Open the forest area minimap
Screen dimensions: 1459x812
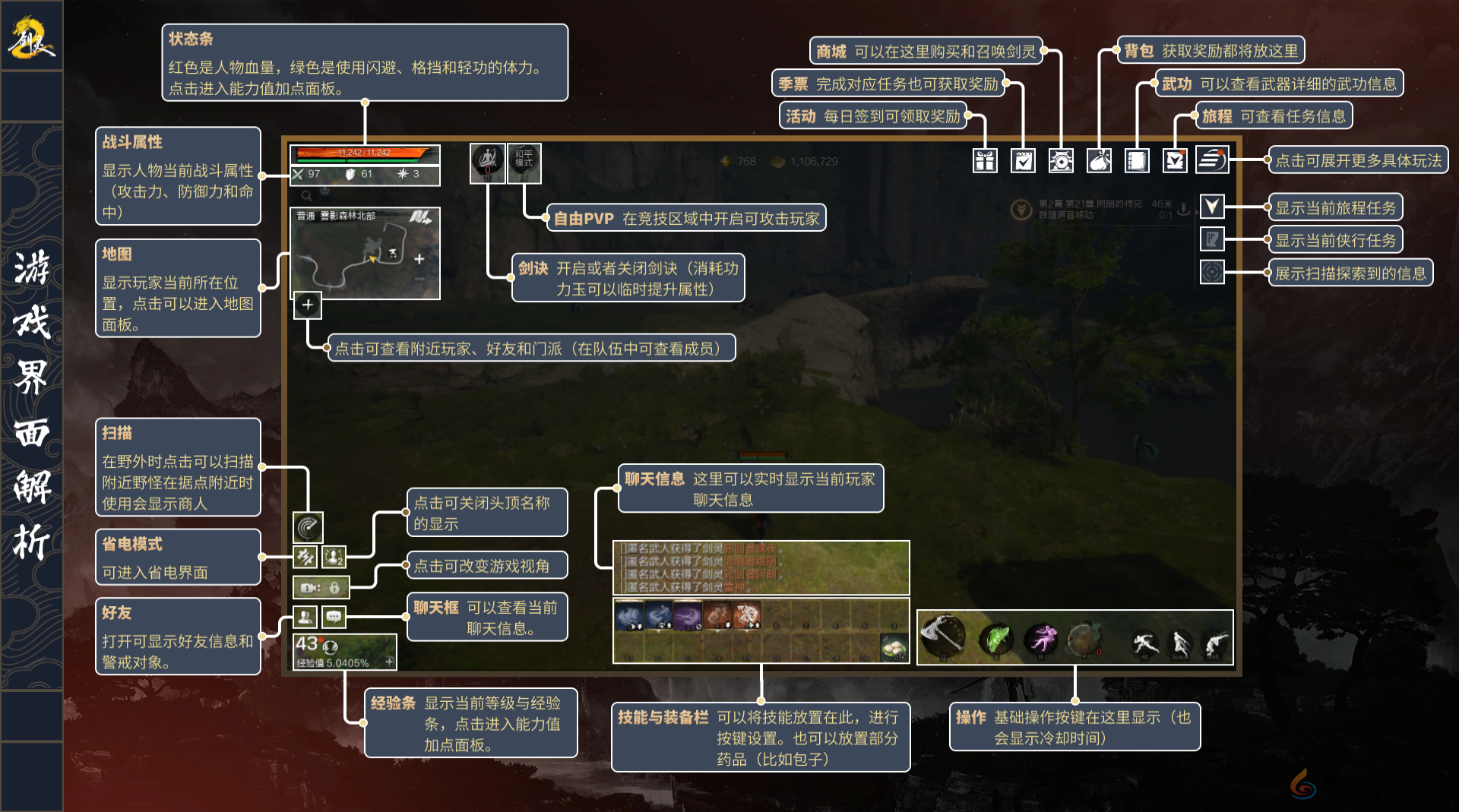[365, 254]
